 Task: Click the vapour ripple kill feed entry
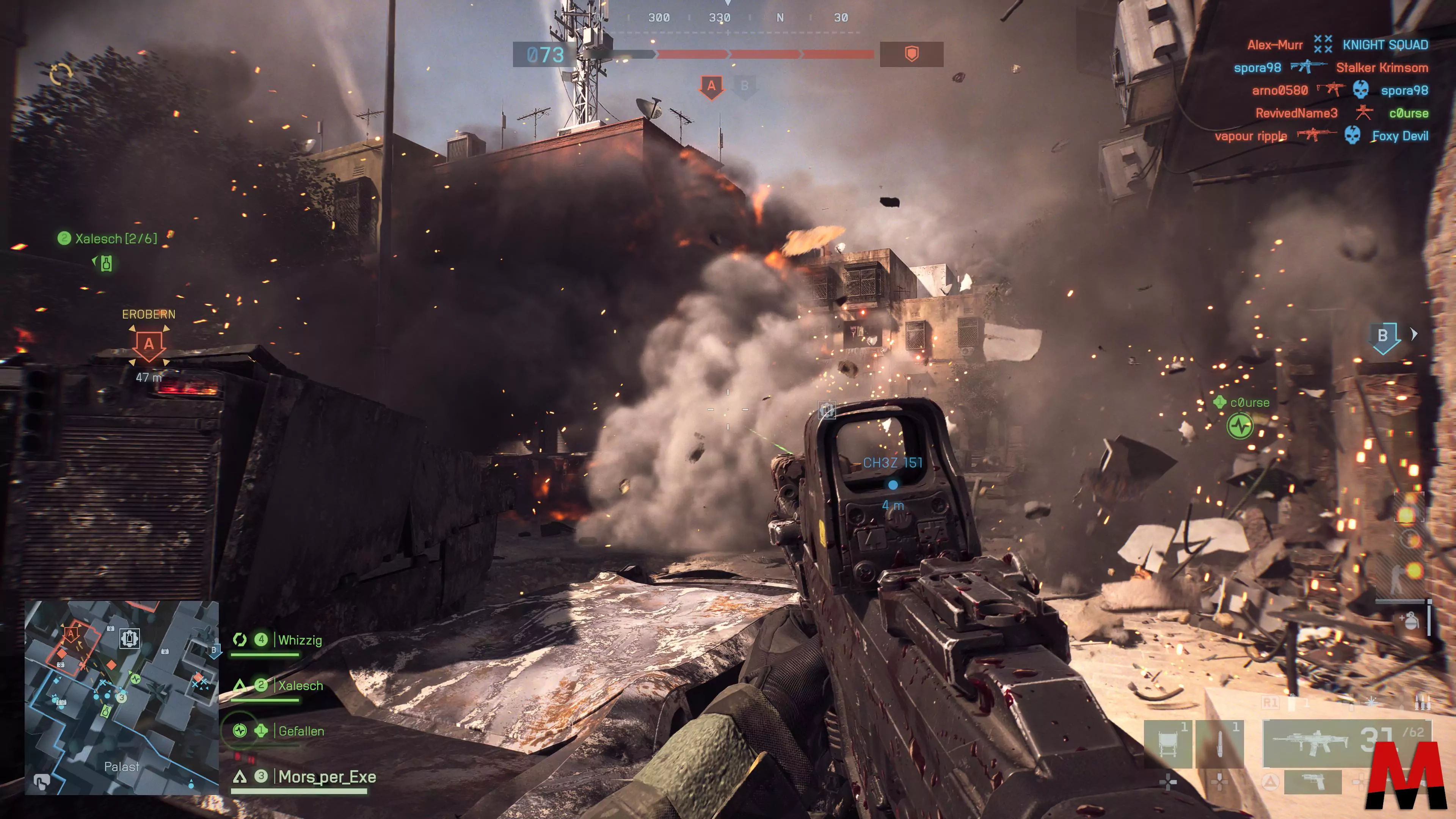1250,136
